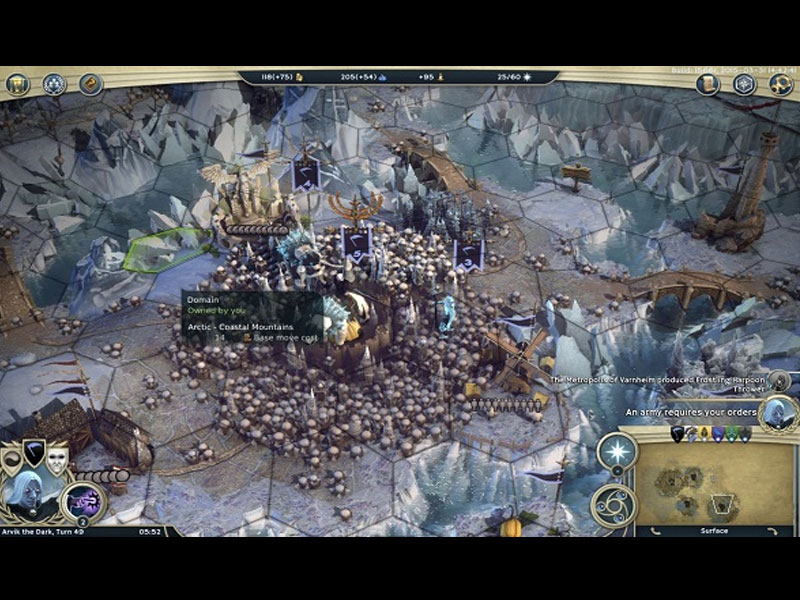Open the main menu icon in top-left corner
Screen dimensions: 800x600
pos(16,84)
